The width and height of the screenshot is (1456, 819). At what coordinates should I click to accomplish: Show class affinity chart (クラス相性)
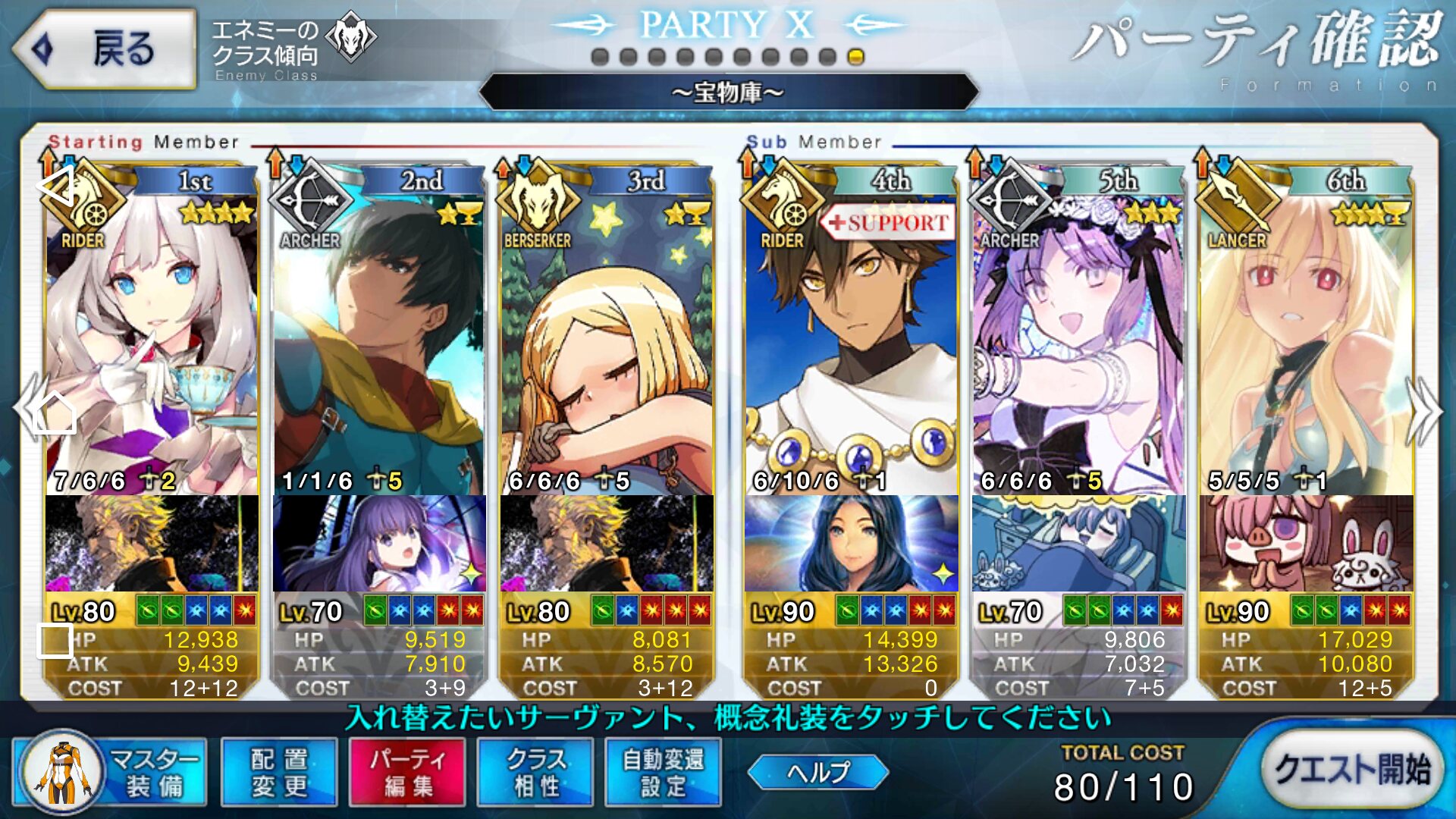[535, 772]
